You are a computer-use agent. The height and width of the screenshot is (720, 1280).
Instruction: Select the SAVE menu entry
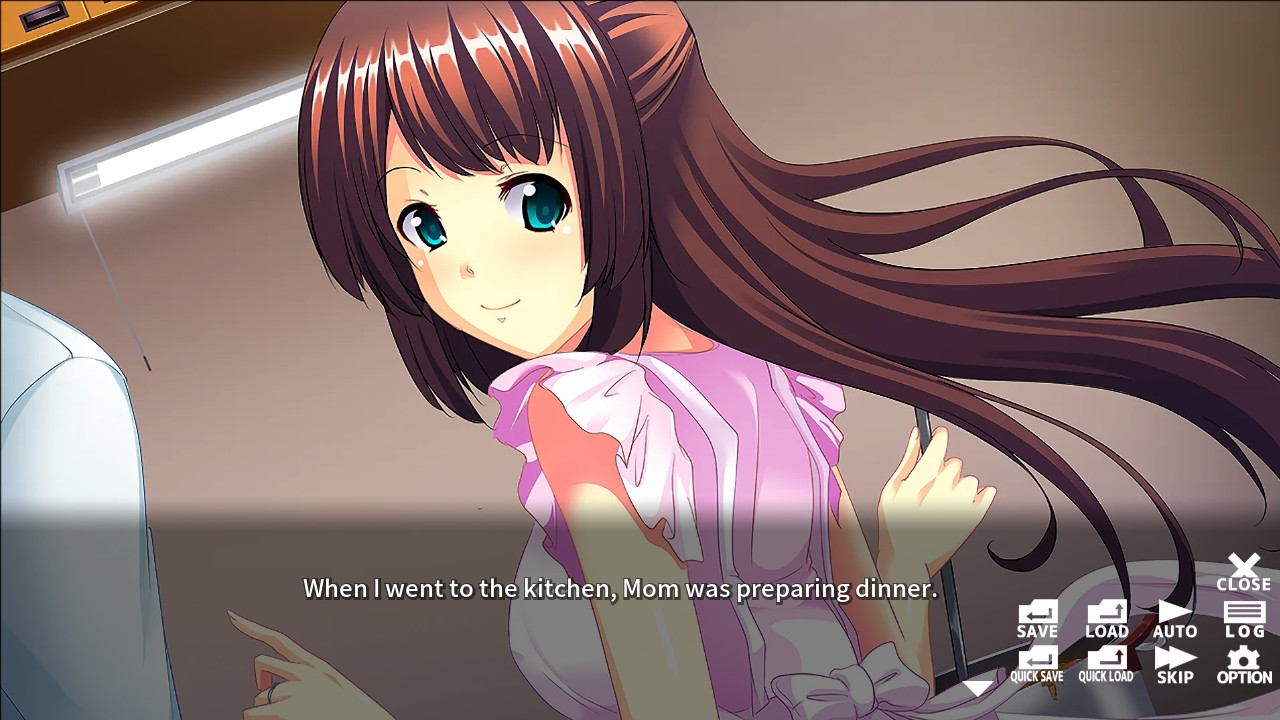[x=1037, y=618]
